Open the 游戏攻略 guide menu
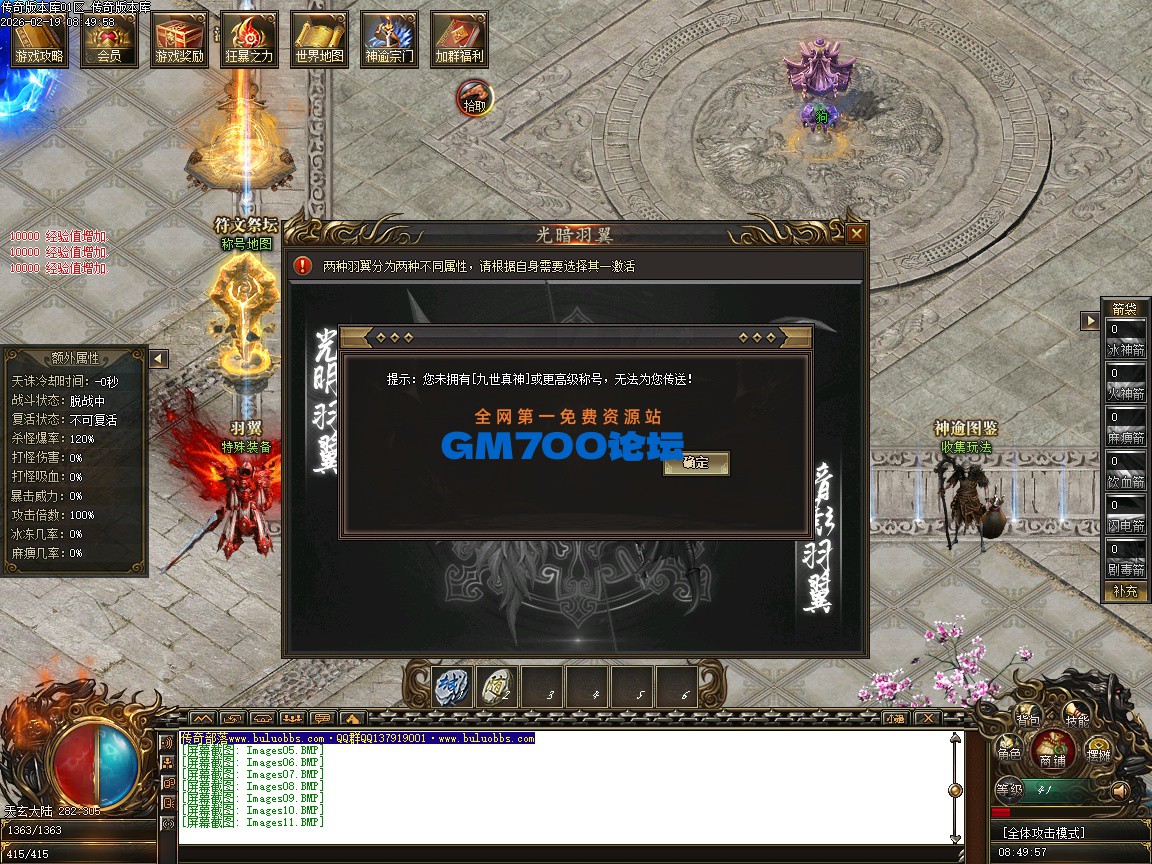1152x864 pixels. [39, 40]
